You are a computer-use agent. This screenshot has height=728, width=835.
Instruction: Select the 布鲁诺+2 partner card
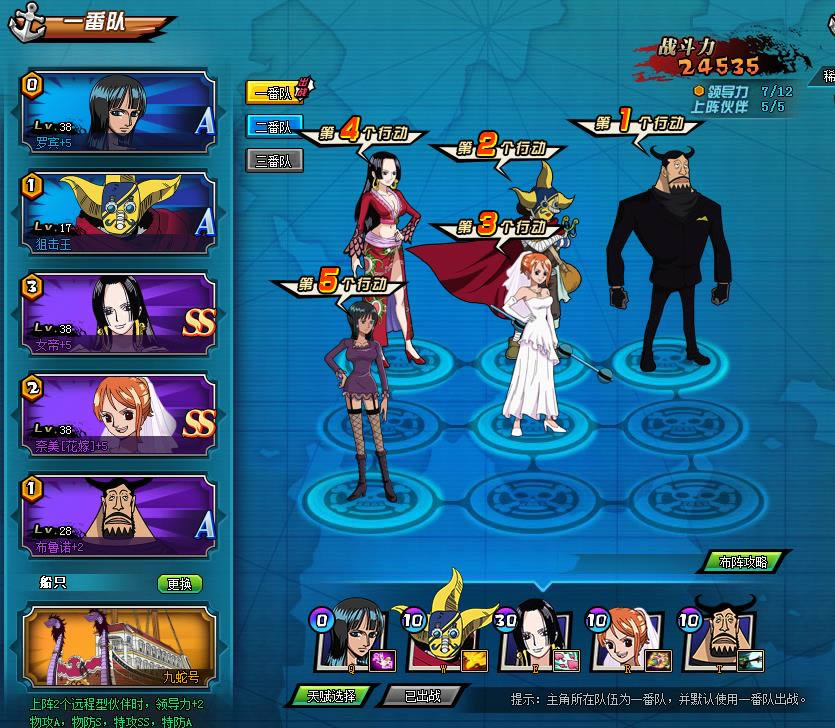pyautogui.click(x=119, y=511)
